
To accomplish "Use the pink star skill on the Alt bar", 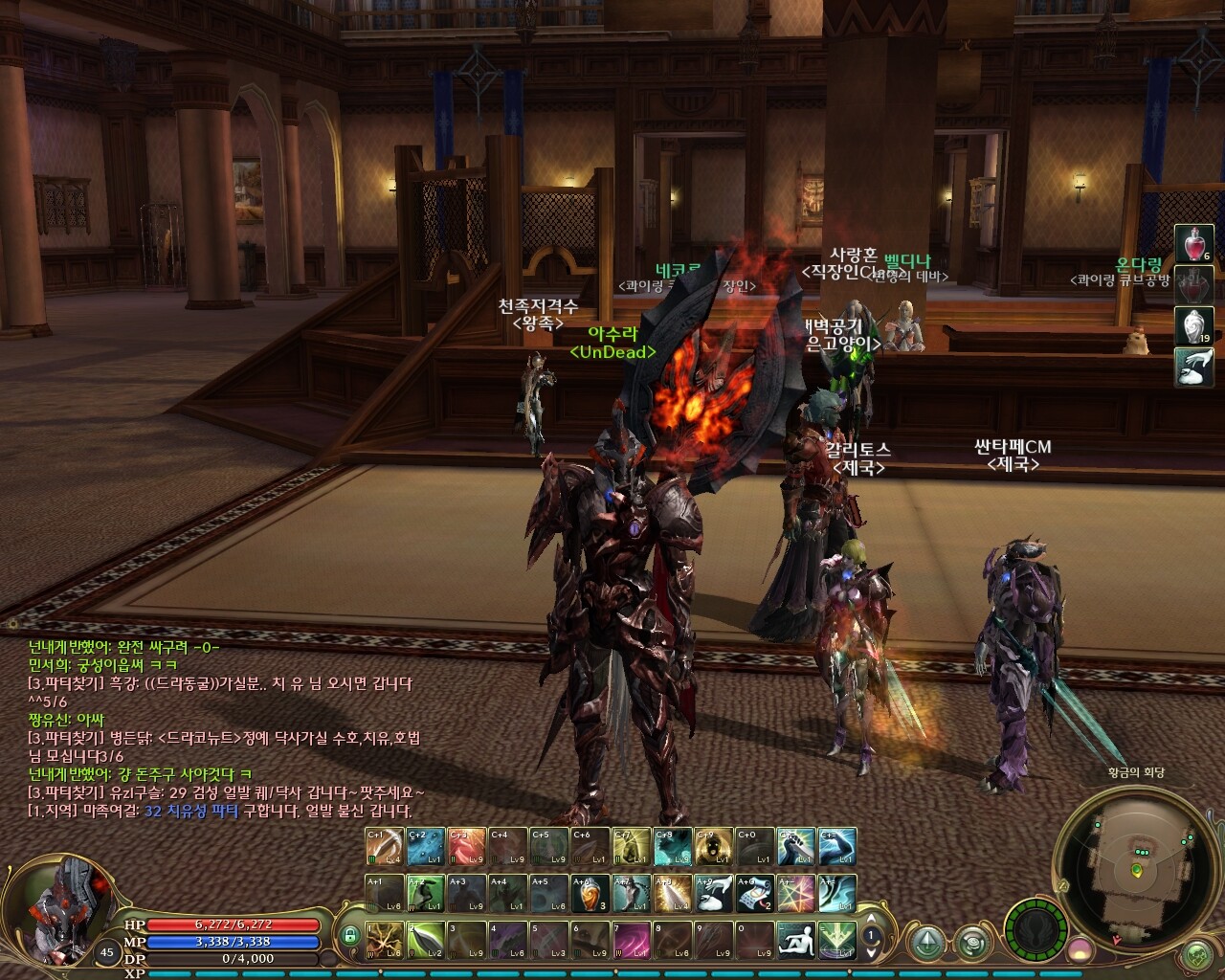I will (794, 893).
